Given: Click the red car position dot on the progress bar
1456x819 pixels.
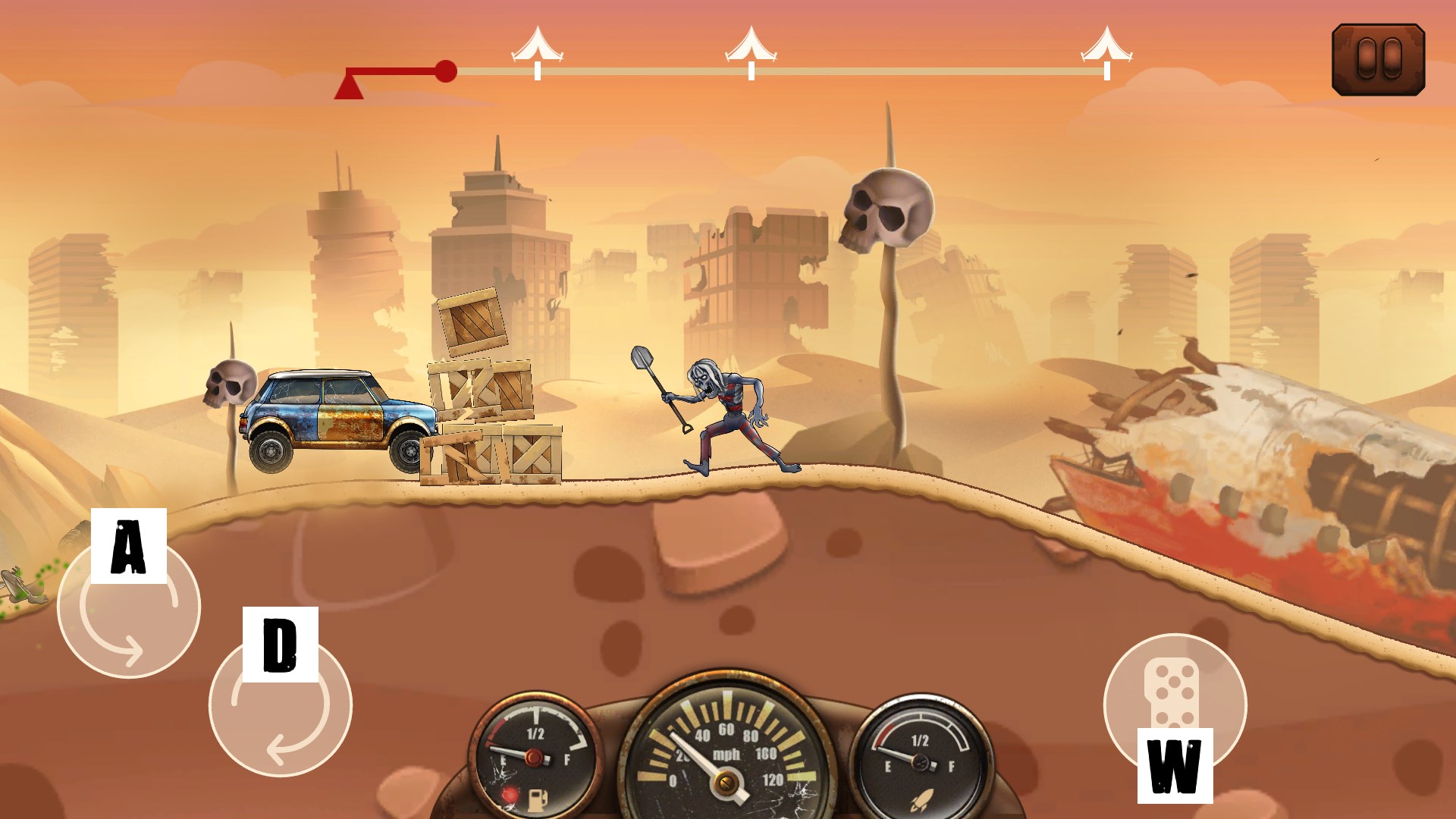Looking at the screenshot, I should [x=446, y=69].
